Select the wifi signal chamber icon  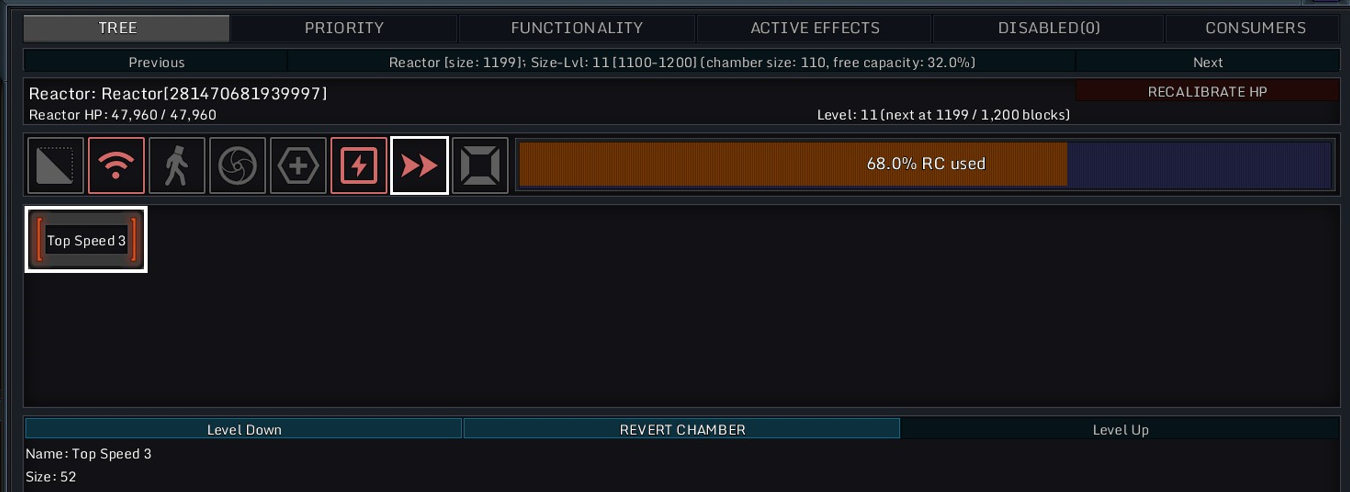coord(116,166)
